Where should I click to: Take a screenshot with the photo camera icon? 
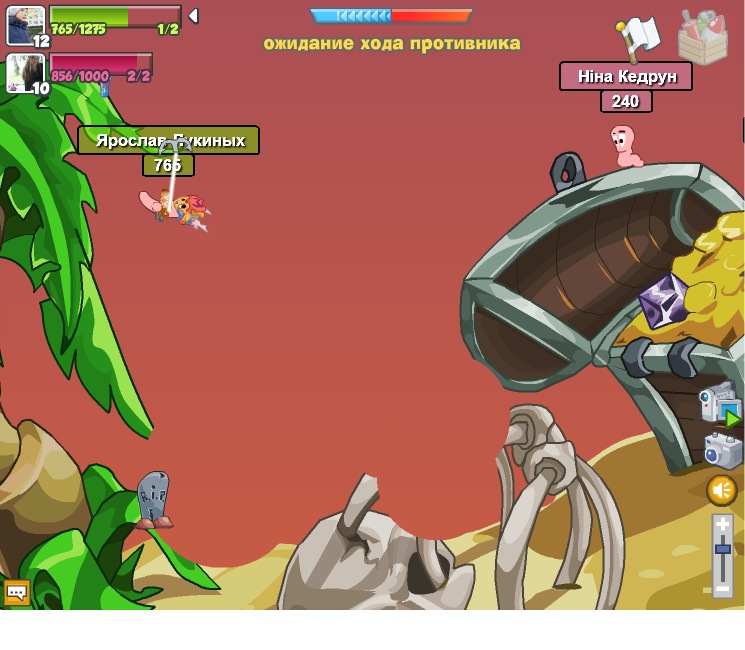point(722,450)
